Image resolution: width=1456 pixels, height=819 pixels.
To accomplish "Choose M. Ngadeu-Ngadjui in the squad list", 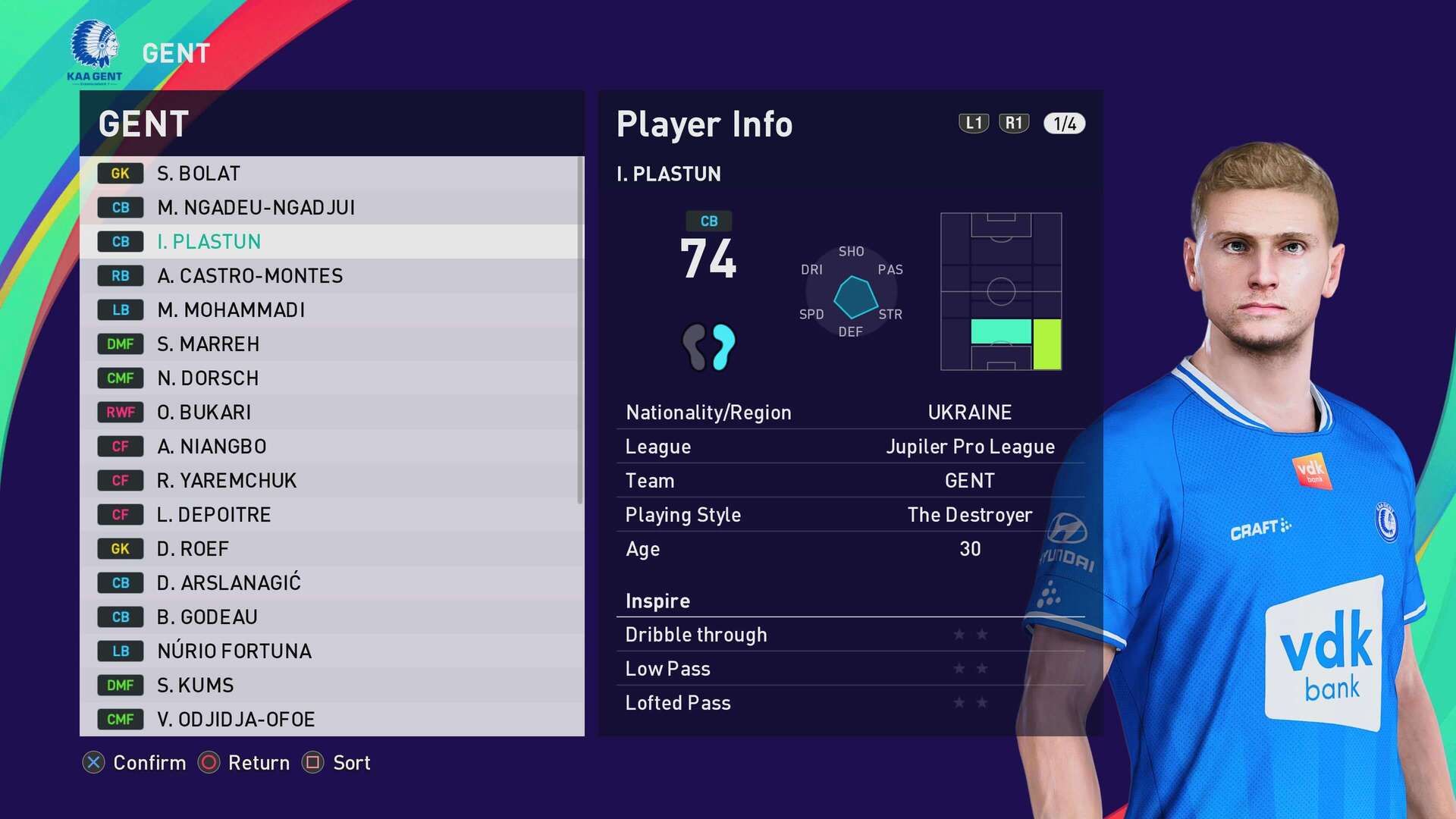I will point(331,208).
